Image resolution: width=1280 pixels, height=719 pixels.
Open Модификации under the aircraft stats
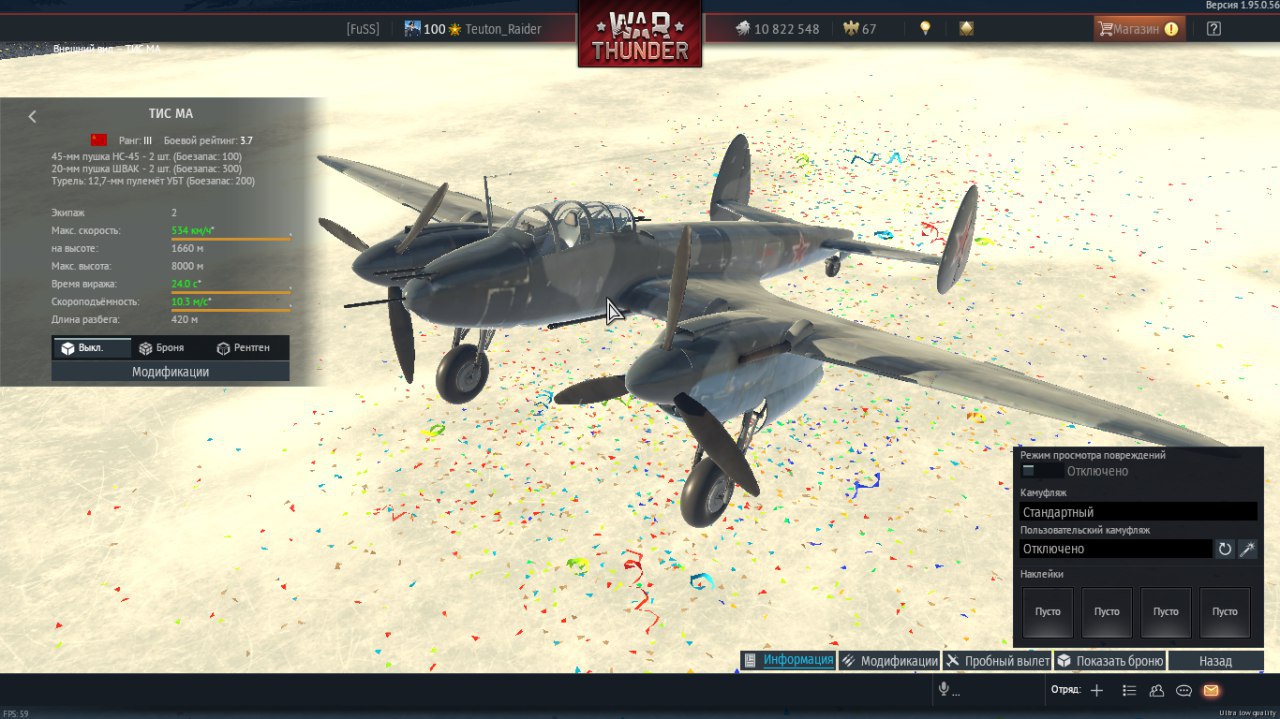(170, 372)
